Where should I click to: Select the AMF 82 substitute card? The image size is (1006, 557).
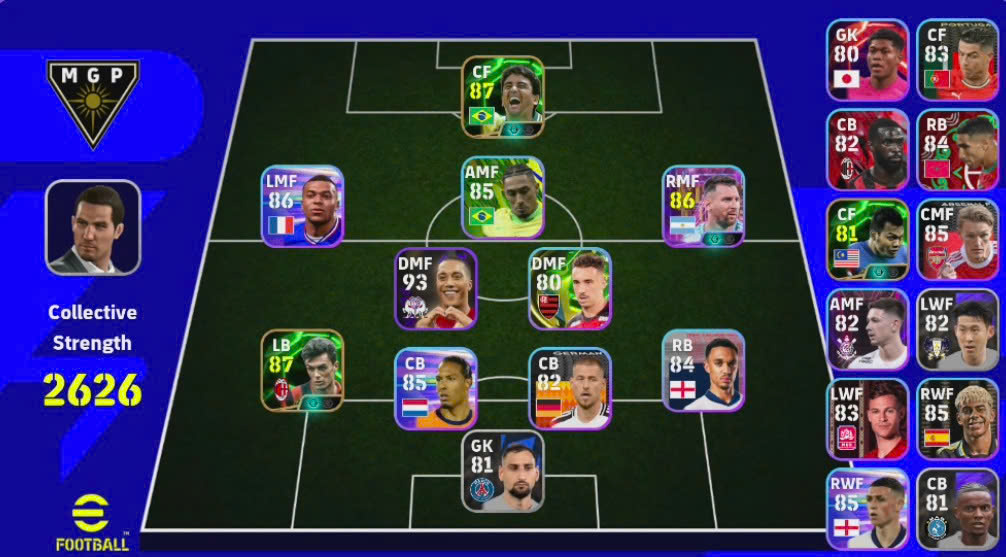click(867, 330)
